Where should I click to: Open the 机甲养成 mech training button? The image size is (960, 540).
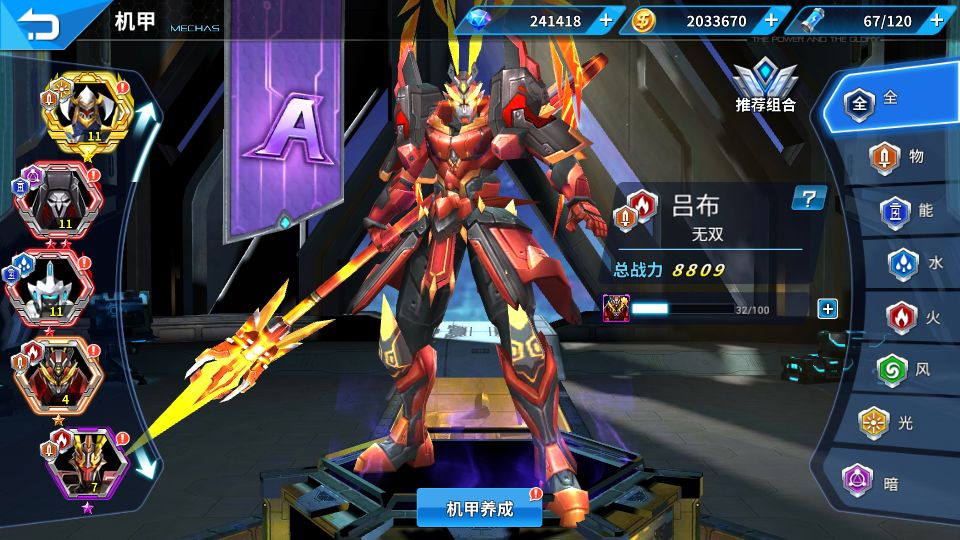click(479, 508)
